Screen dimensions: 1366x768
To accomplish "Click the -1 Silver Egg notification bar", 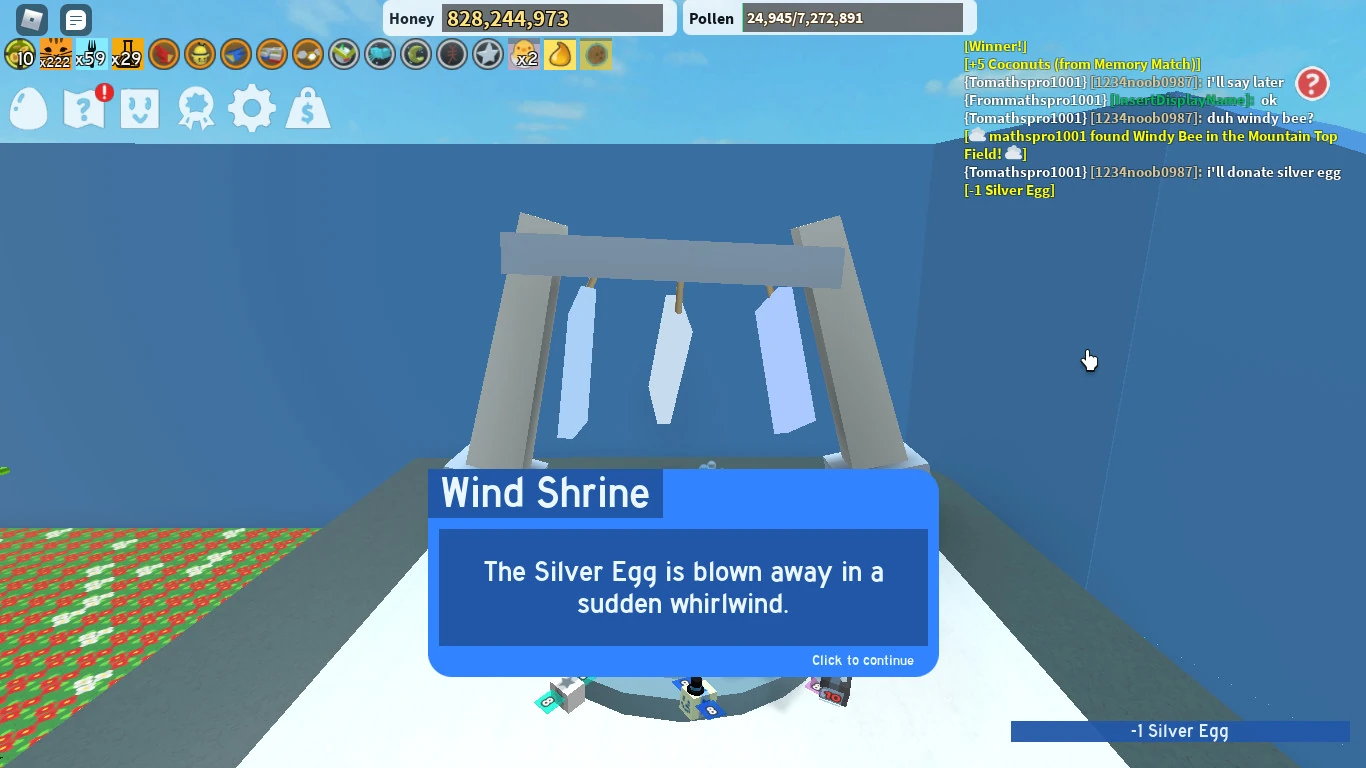I will coord(1180,731).
